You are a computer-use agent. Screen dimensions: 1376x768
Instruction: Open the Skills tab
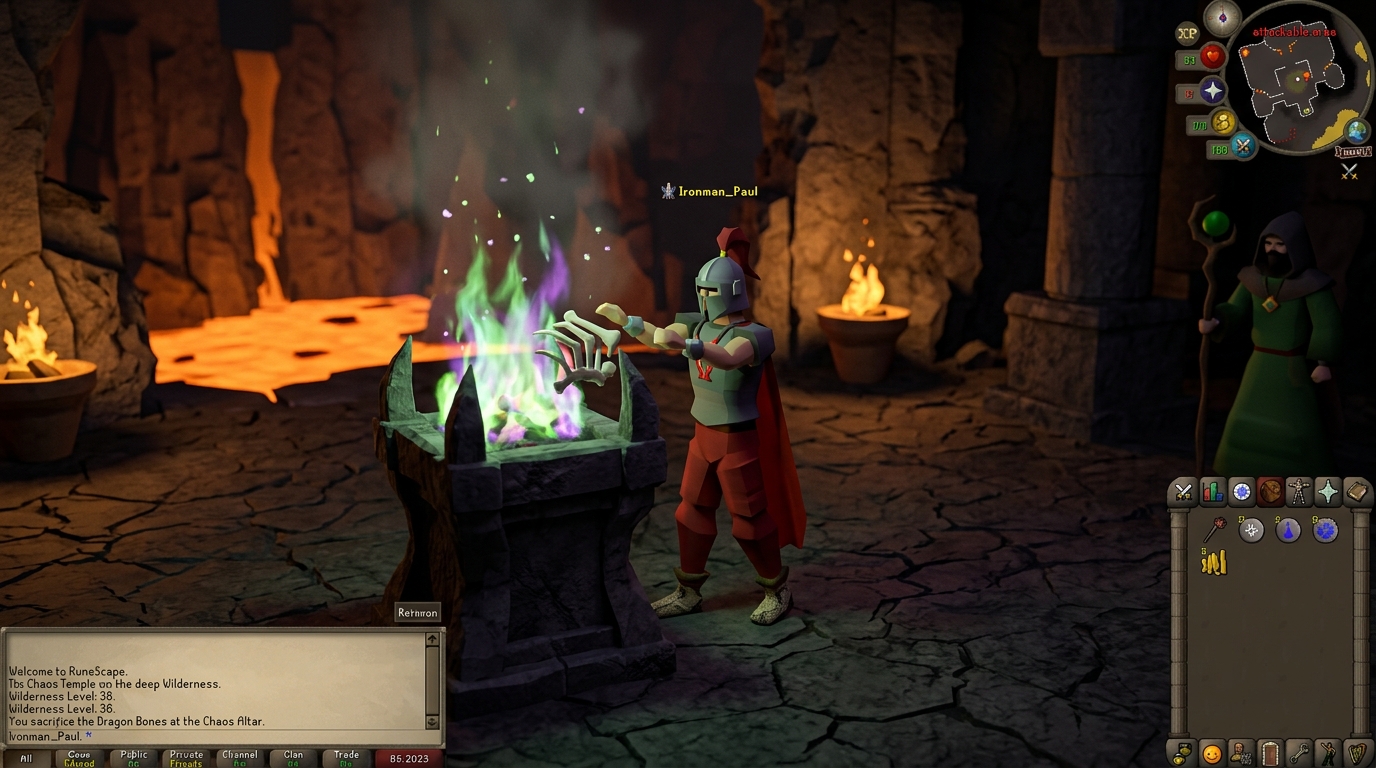pyautogui.click(x=1211, y=491)
